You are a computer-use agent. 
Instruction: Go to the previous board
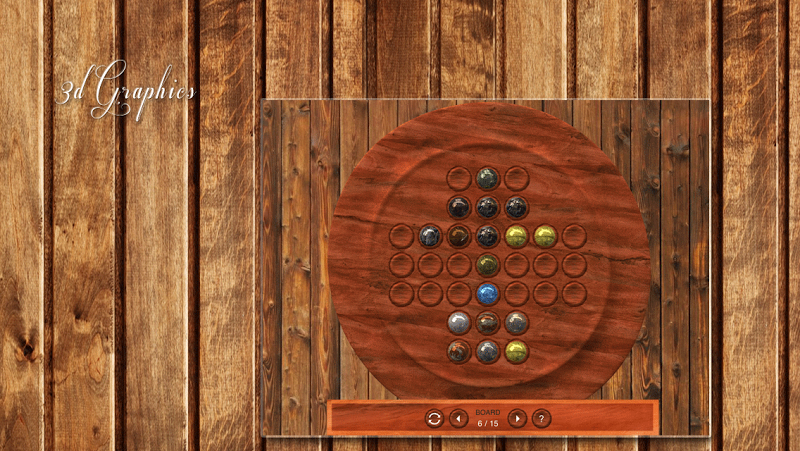point(458,418)
